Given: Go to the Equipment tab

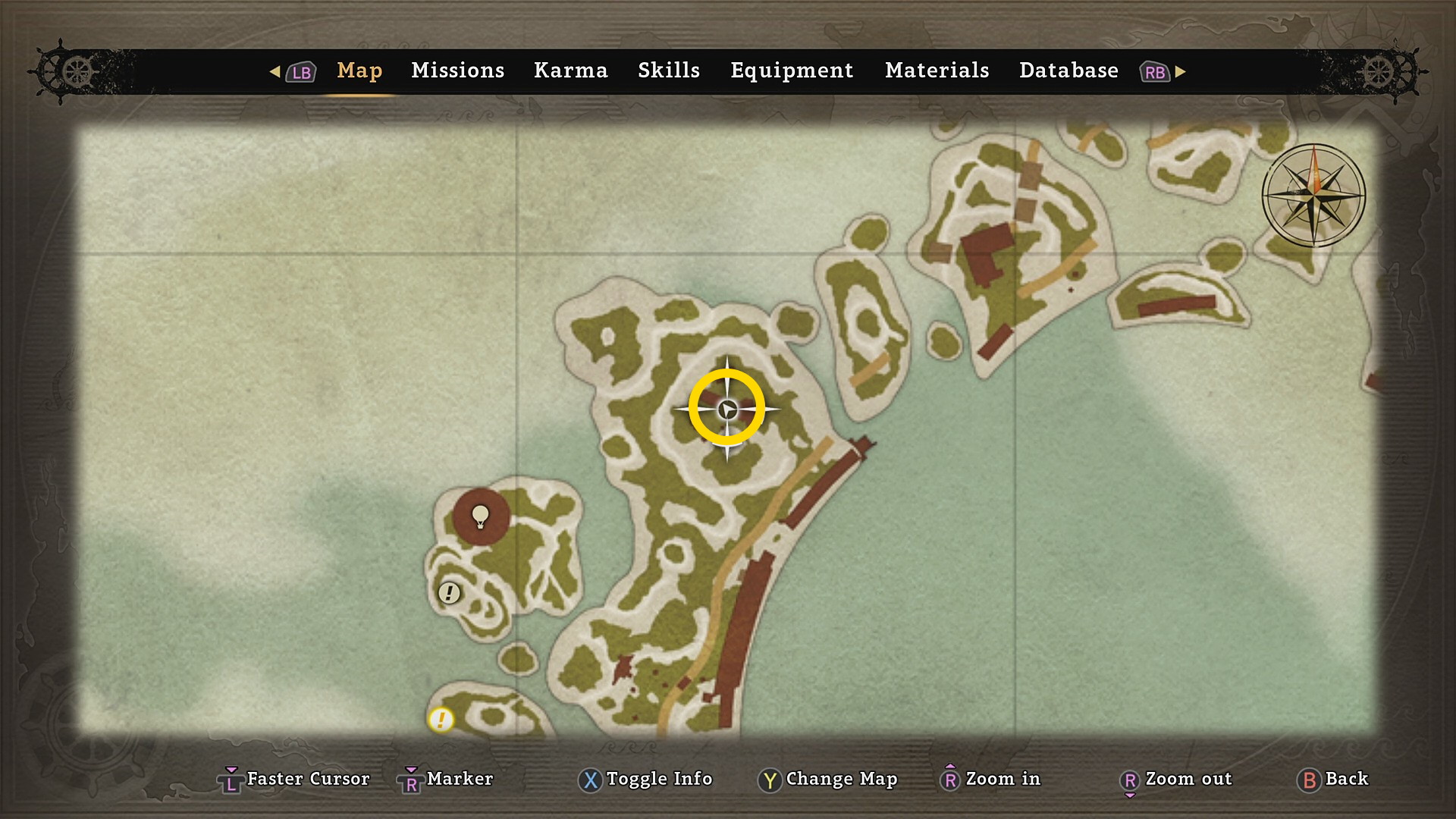Looking at the screenshot, I should (x=792, y=71).
